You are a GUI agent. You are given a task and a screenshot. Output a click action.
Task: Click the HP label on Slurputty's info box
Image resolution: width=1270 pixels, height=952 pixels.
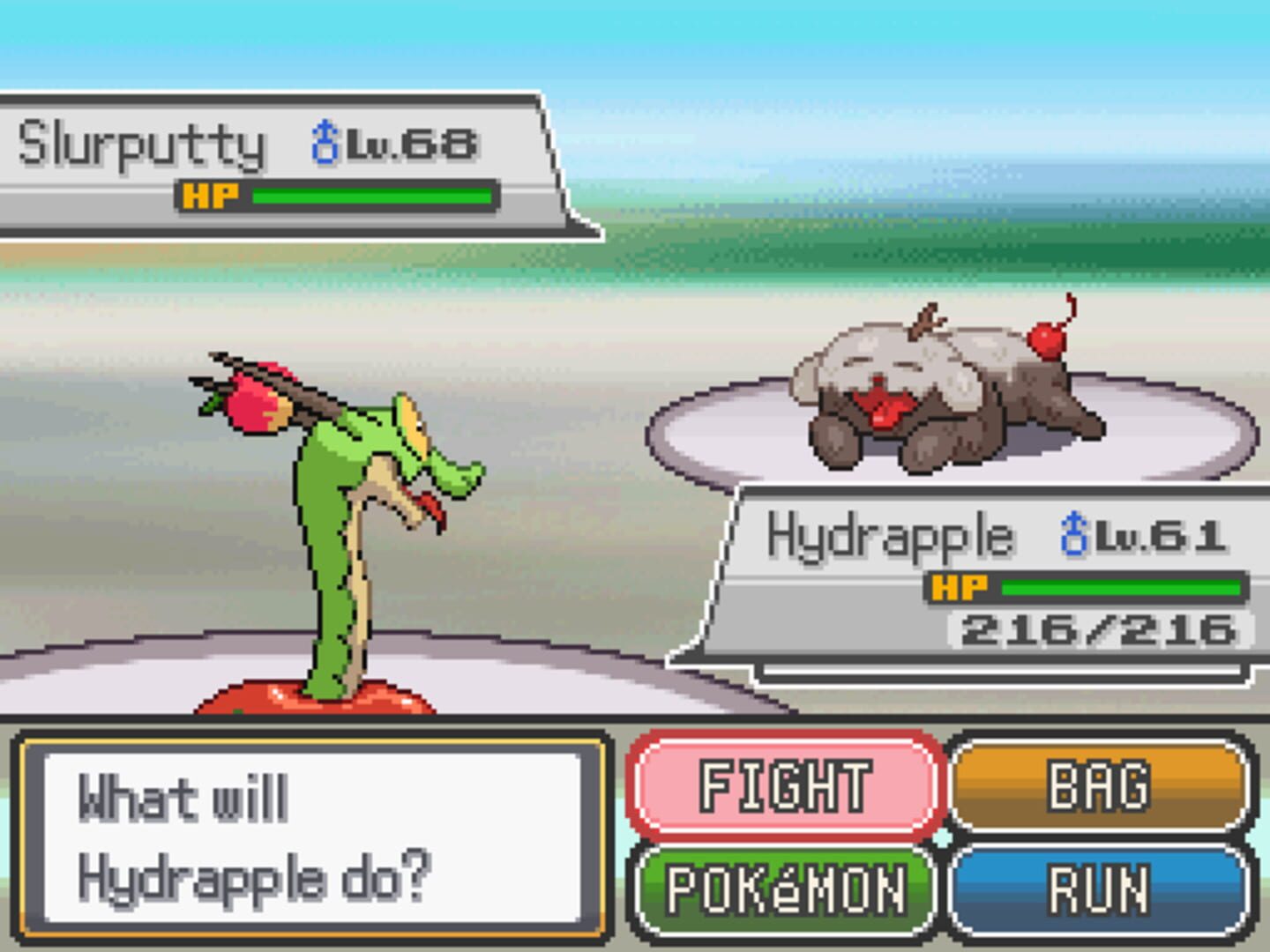[x=212, y=196]
